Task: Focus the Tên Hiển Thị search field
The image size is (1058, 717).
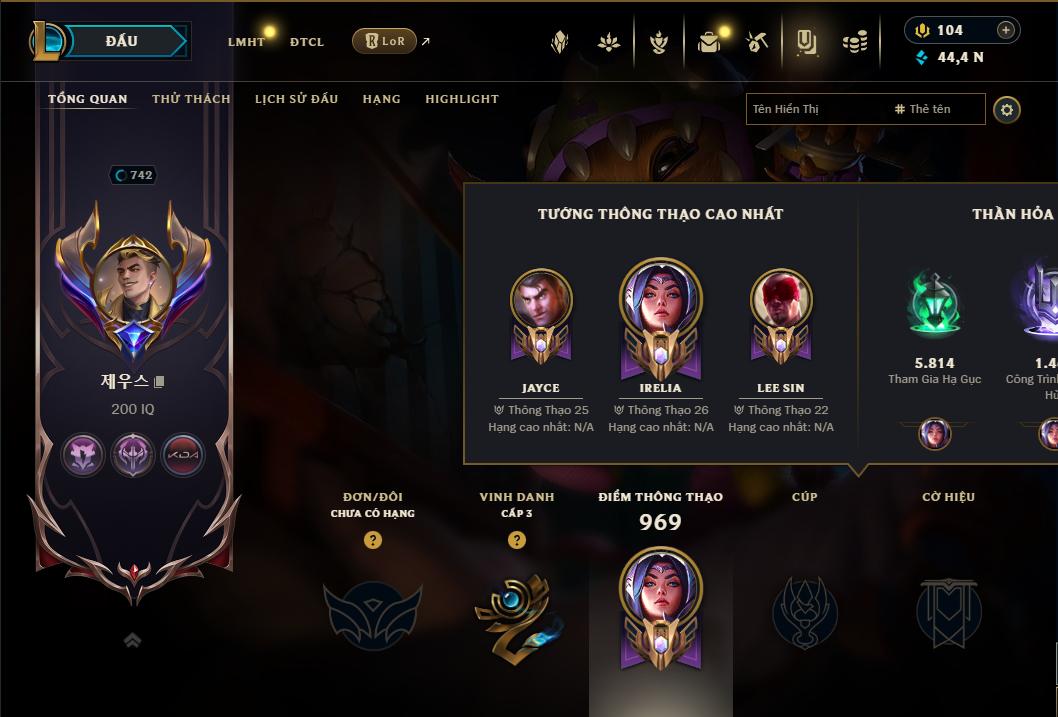Action: tap(815, 109)
